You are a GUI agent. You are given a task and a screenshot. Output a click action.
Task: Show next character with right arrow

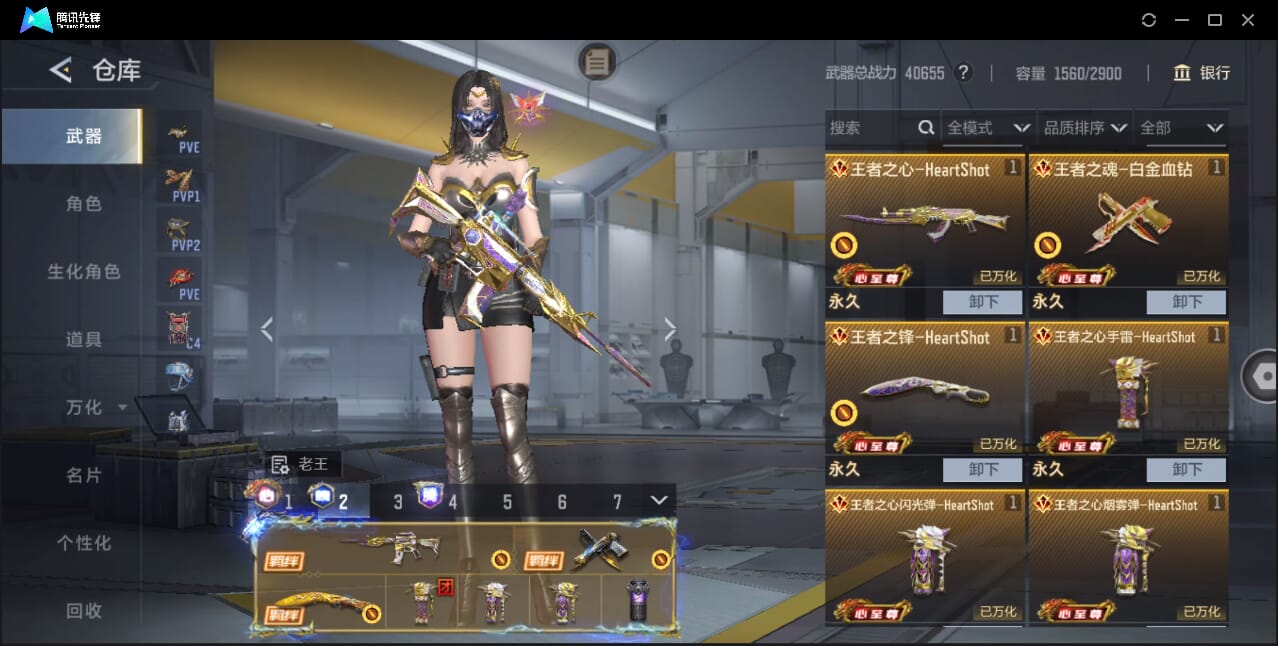point(670,329)
